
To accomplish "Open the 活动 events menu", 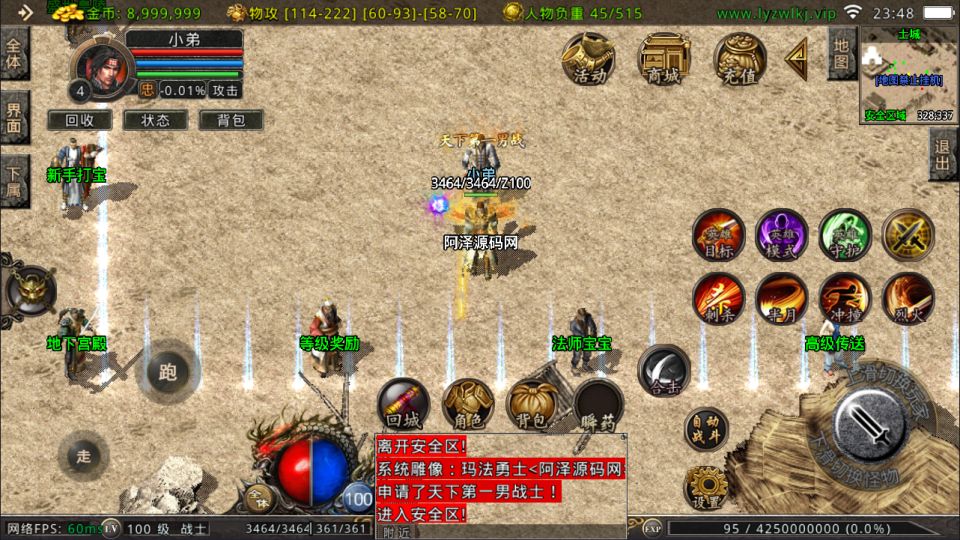I will (x=588, y=58).
